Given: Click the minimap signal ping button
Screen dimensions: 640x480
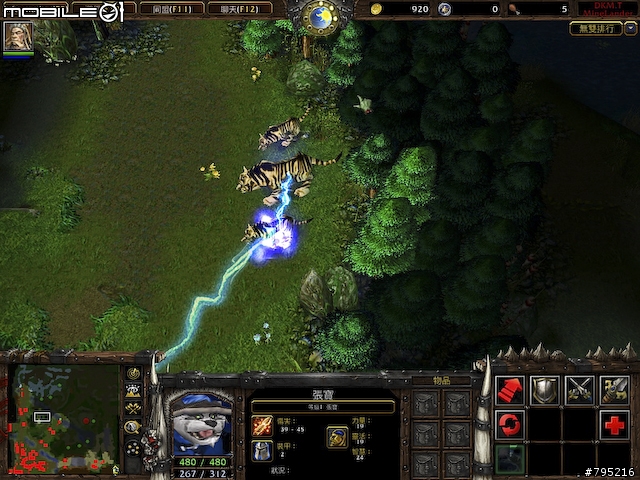Looking at the screenshot, I should 133,374.
